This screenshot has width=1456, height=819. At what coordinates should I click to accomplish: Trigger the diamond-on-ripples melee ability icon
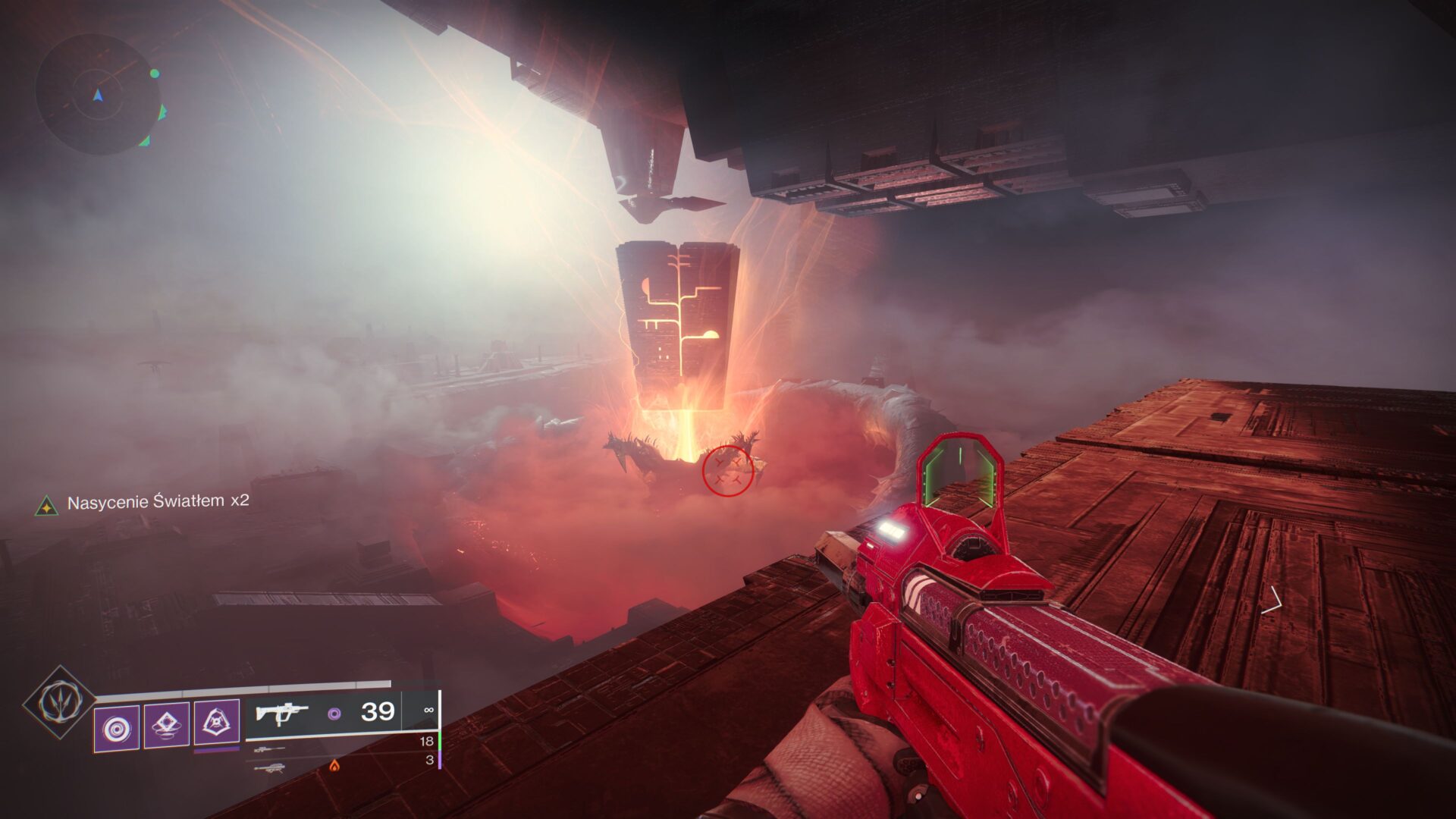tap(167, 726)
